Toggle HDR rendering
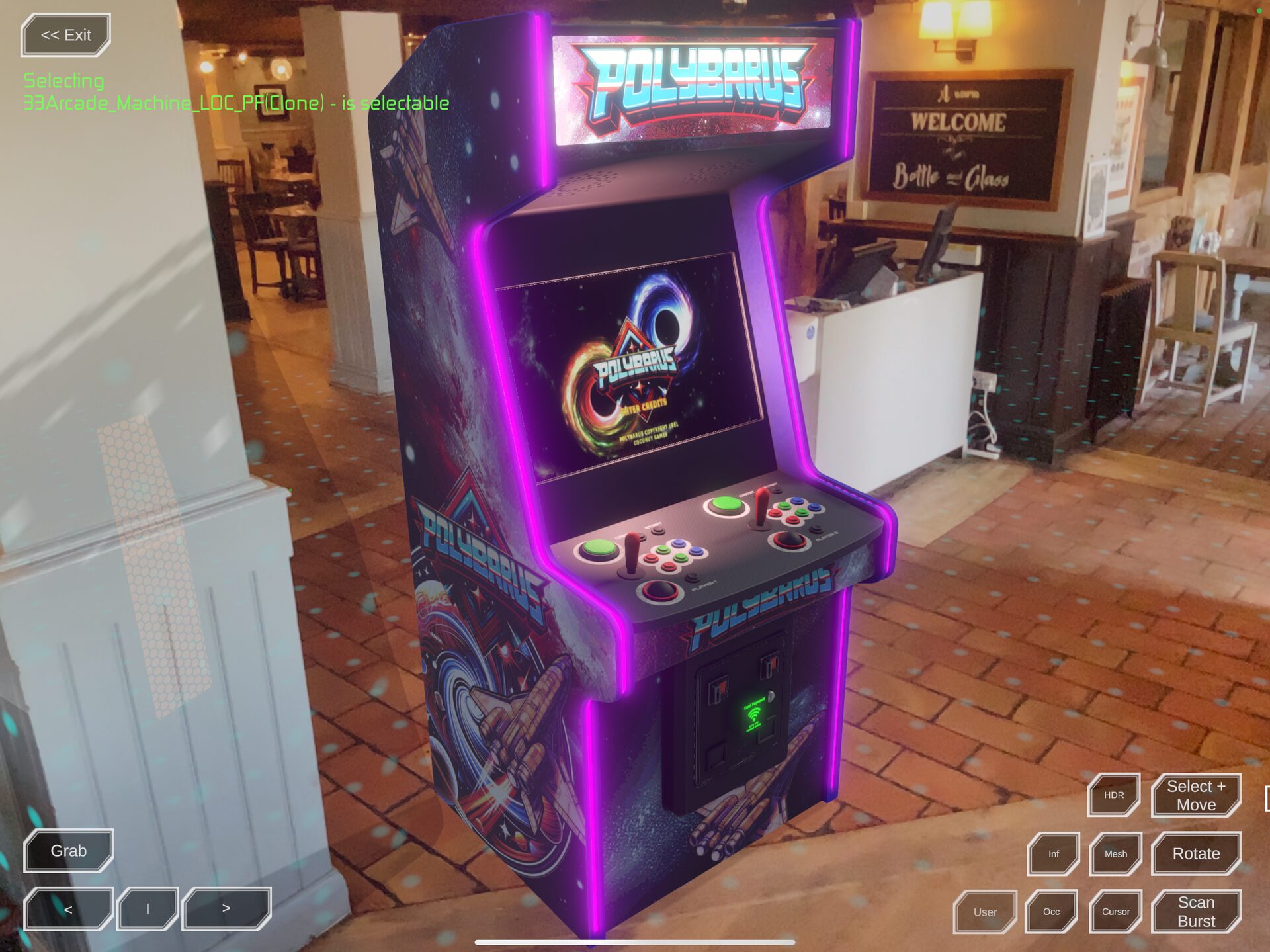This screenshot has height=952, width=1270. [x=1113, y=795]
